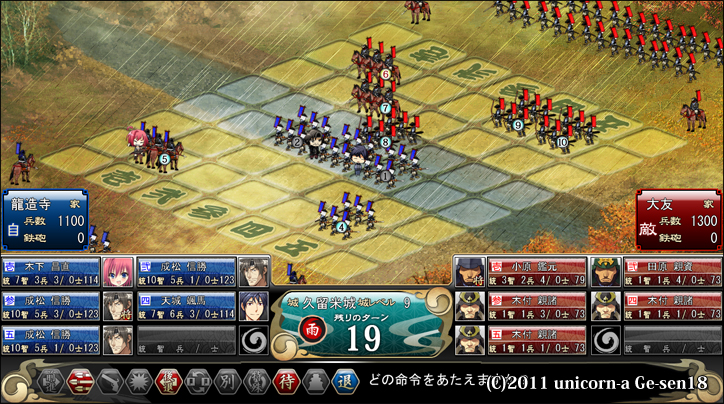
Task: Click the formation change command icon
Action: click(197, 383)
